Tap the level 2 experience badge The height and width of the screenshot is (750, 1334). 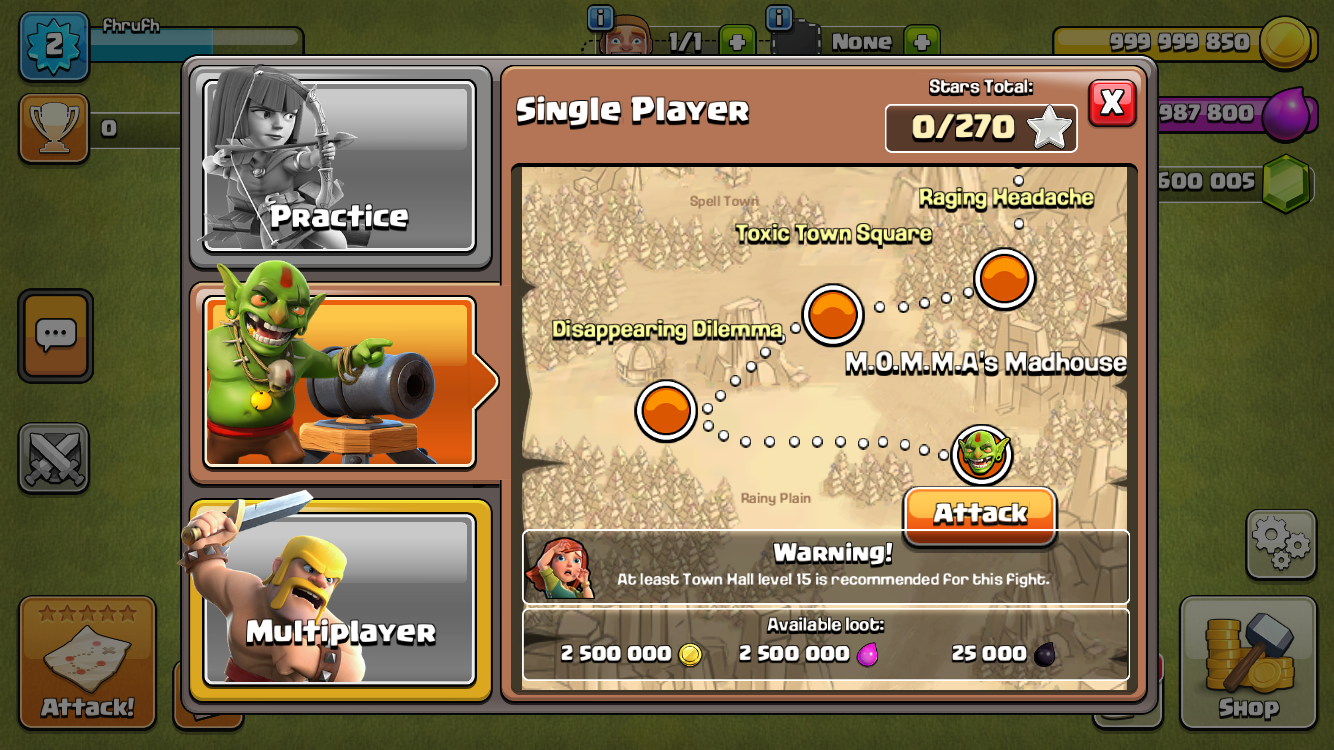tap(53, 45)
